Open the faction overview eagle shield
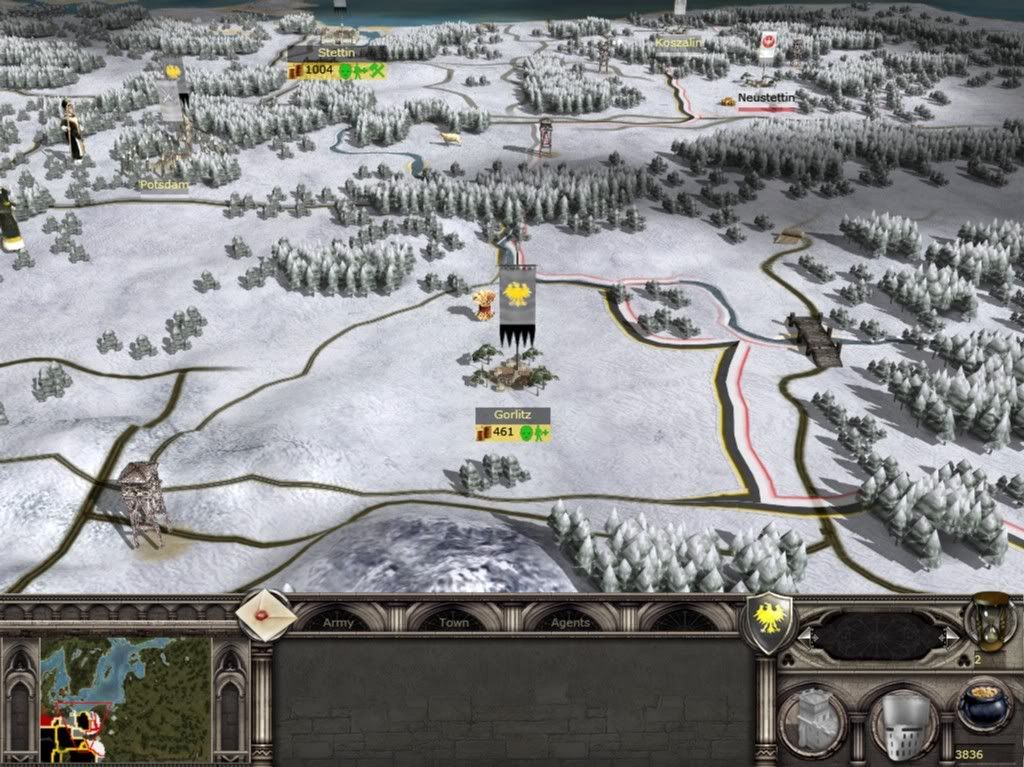The image size is (1024, 767). click(x=769, y=621)
